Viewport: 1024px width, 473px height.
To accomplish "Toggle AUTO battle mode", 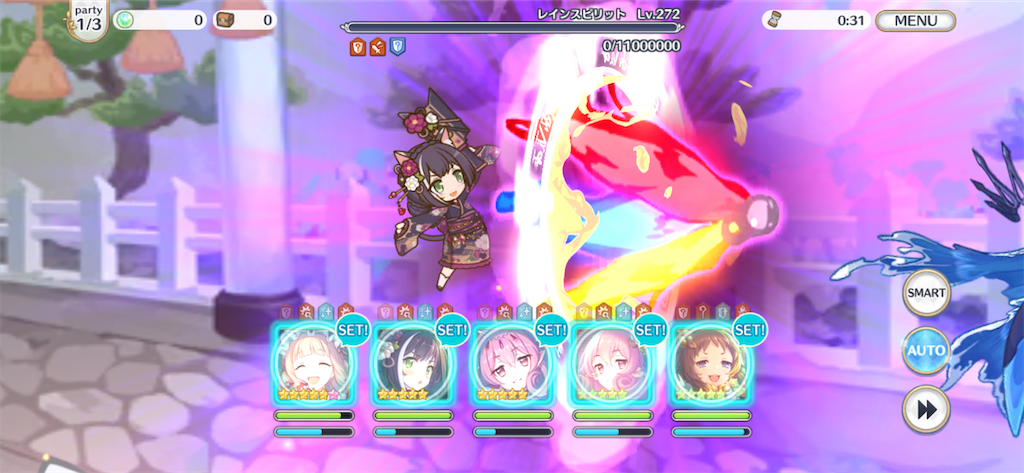I will coord(926,351).
